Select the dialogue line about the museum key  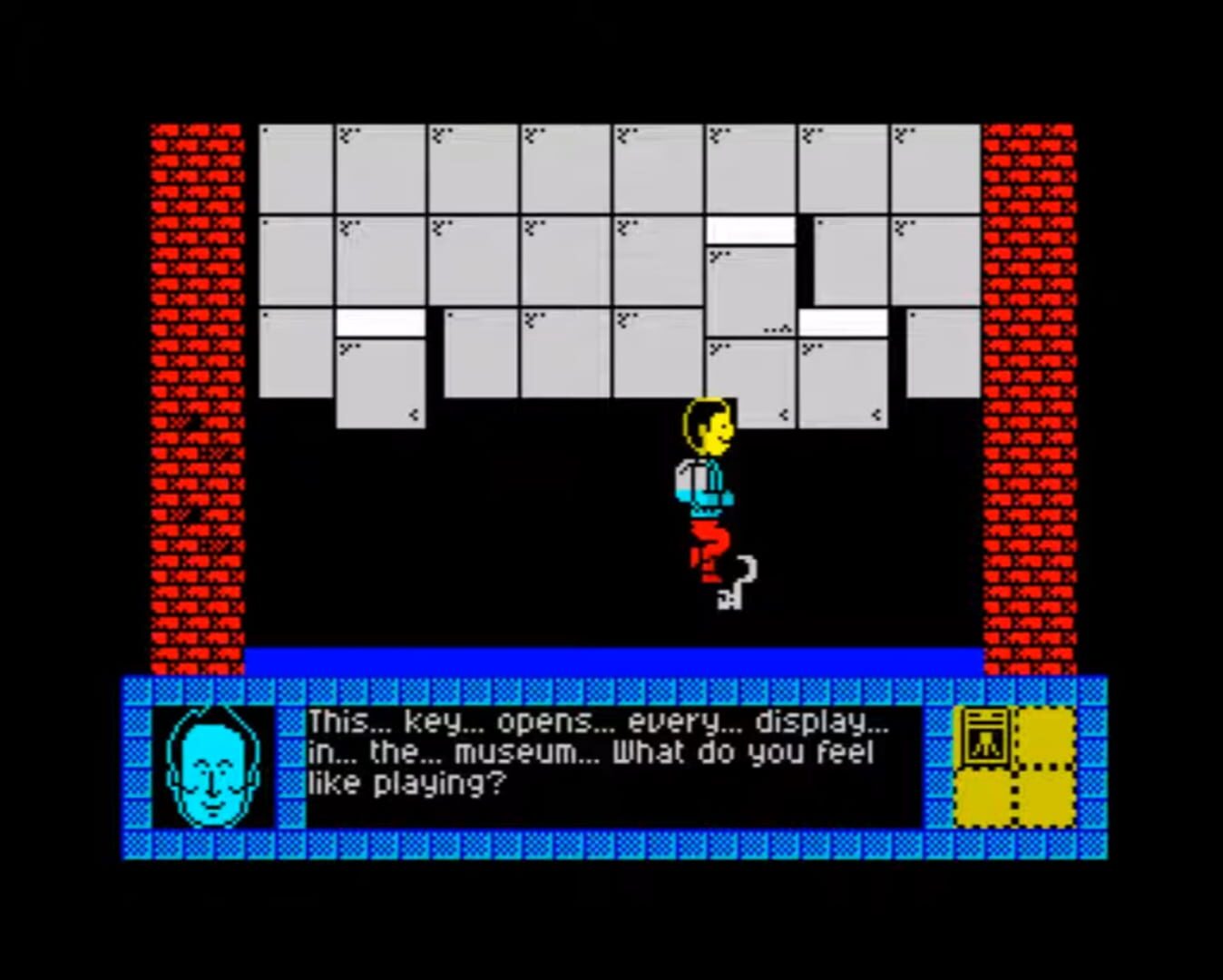click(599, 721)
